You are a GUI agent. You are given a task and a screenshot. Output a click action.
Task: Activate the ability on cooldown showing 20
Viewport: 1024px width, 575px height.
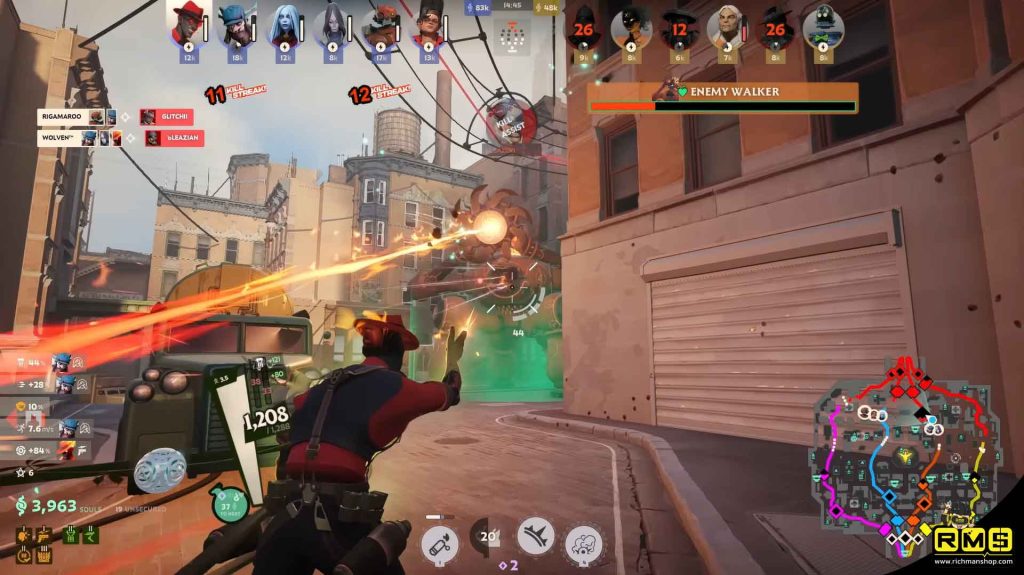coord(487,537)
